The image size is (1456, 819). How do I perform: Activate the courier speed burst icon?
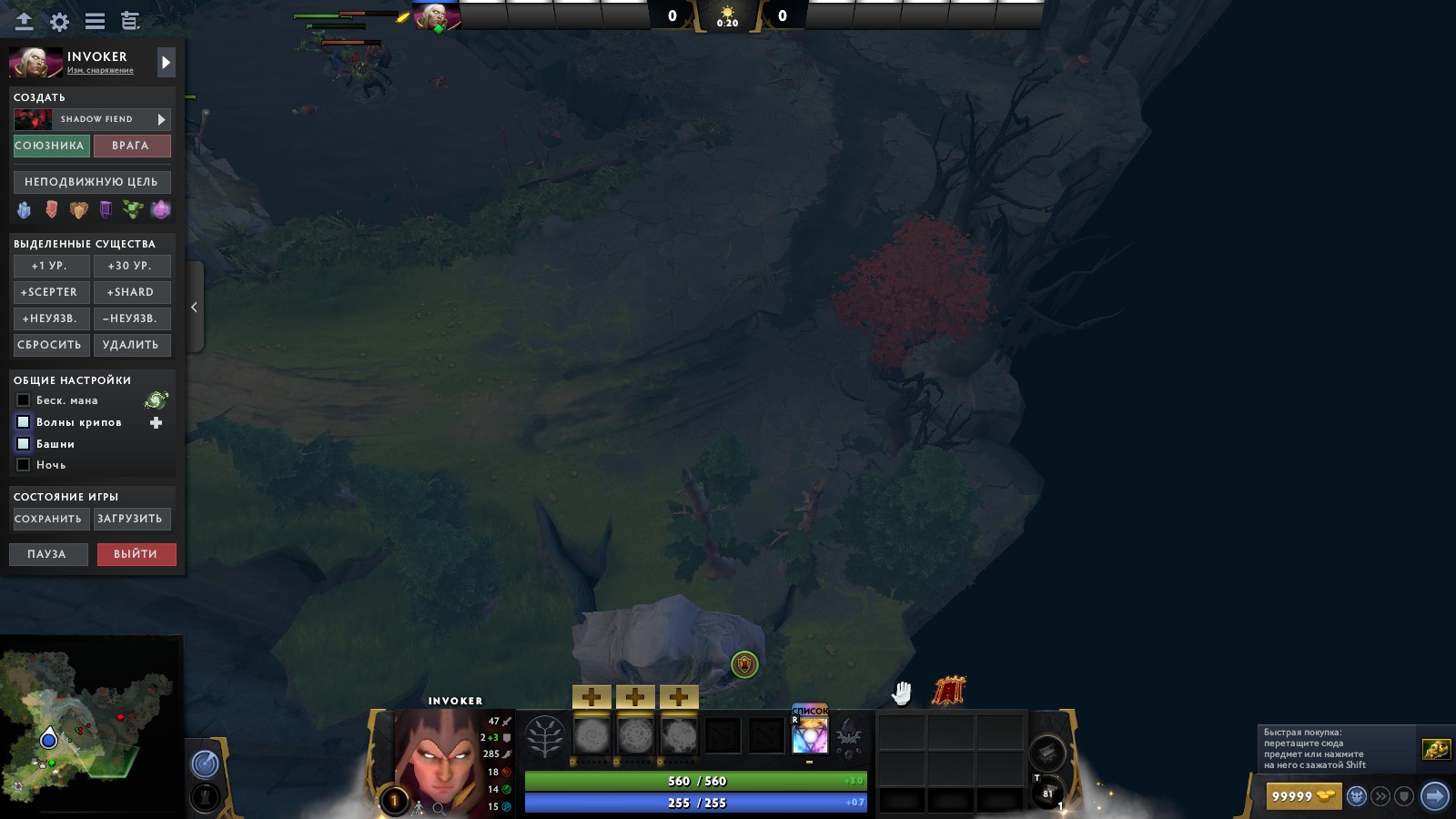coord(1382,795)
